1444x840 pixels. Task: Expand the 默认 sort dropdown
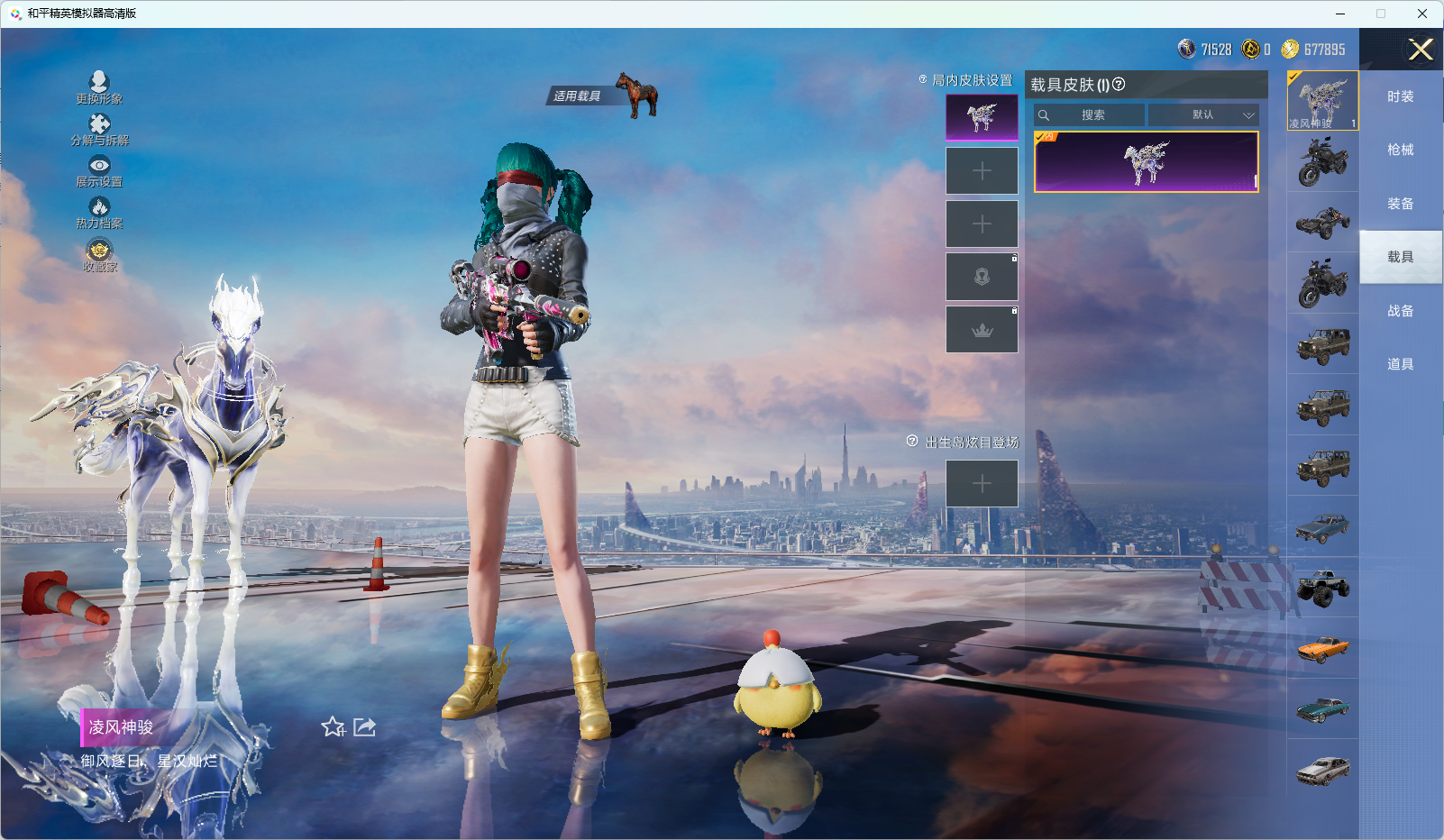coord(1203,115)
